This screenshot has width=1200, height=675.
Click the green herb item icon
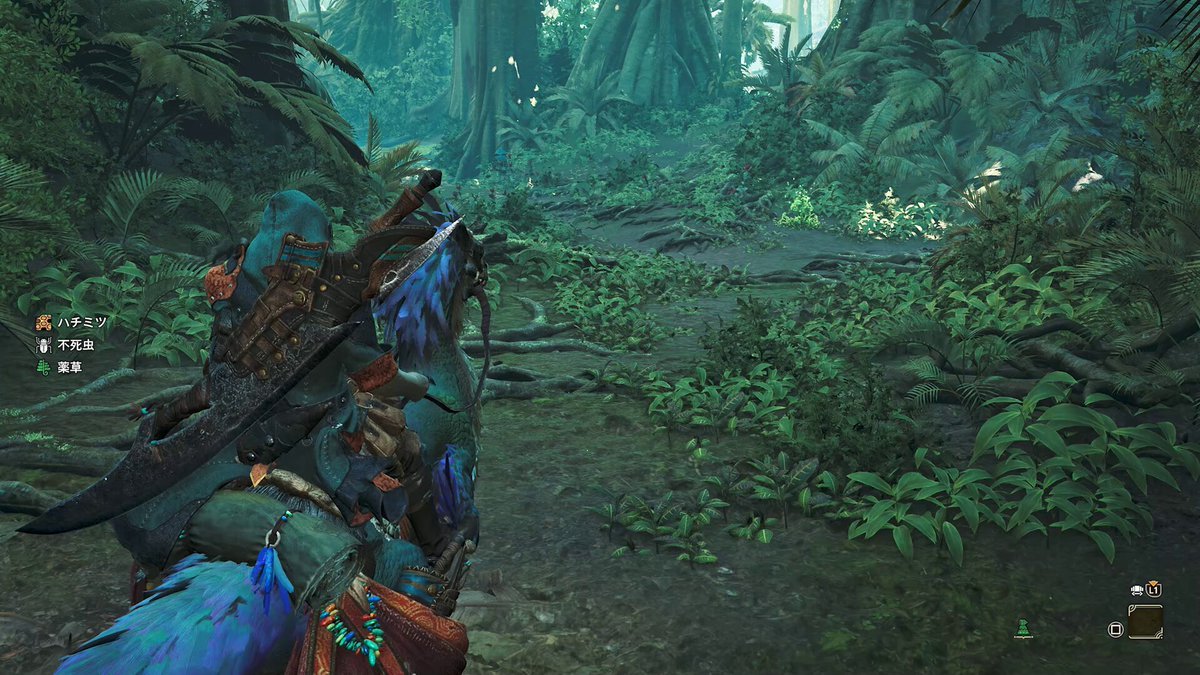1021,628
